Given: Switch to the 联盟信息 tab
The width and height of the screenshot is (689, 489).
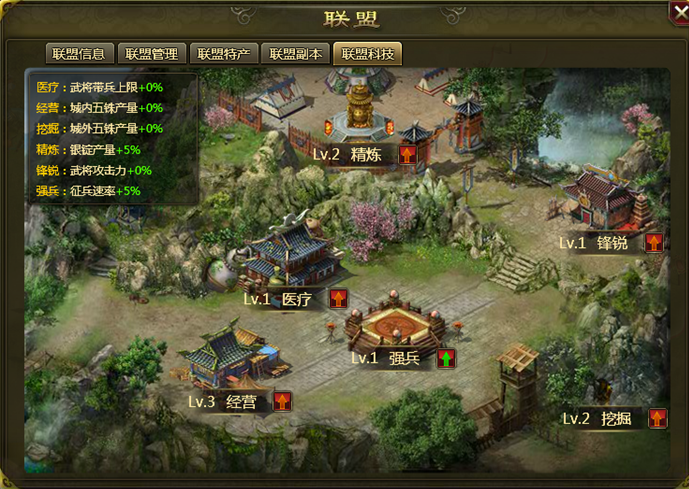Looking at the screenshot, I should [x=79, y=54].
